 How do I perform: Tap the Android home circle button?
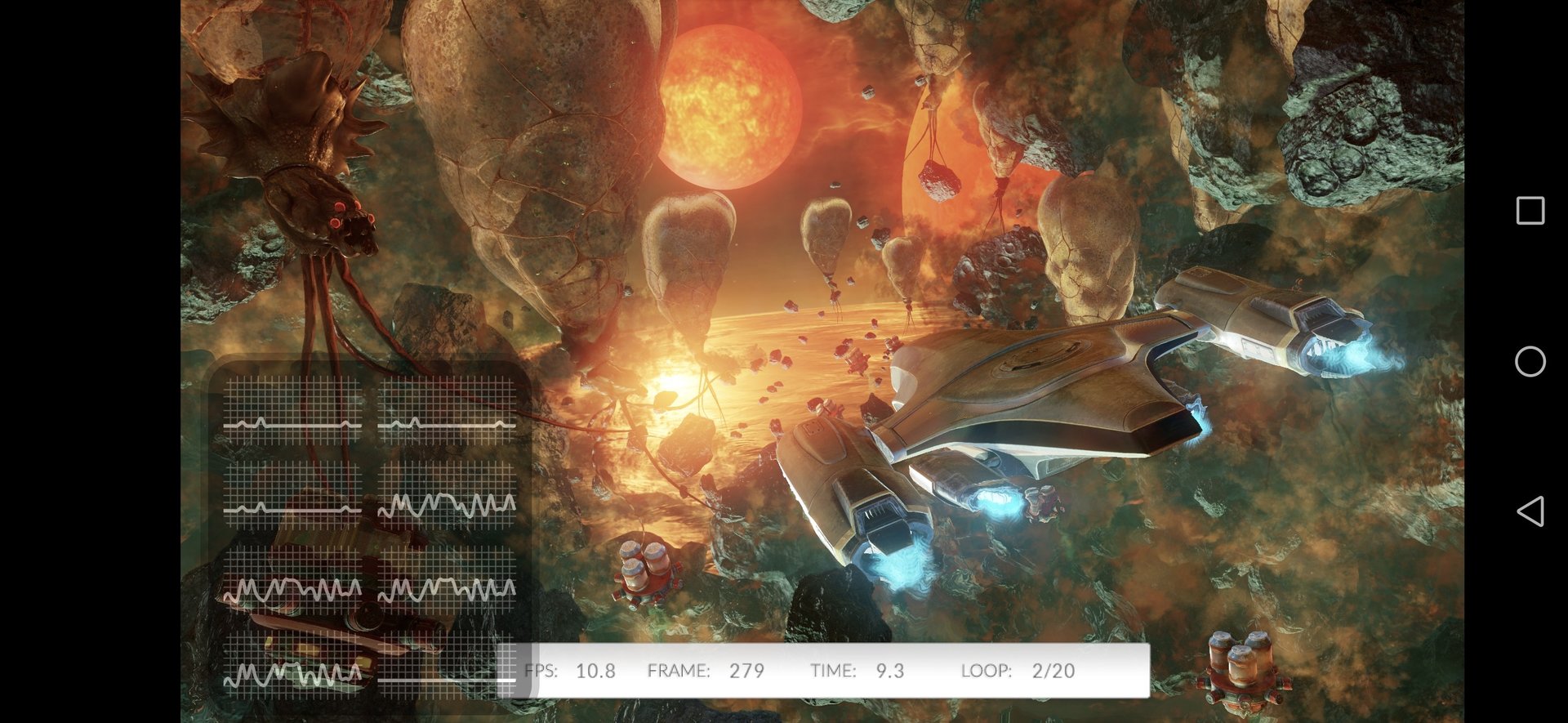pos(1530,361)
